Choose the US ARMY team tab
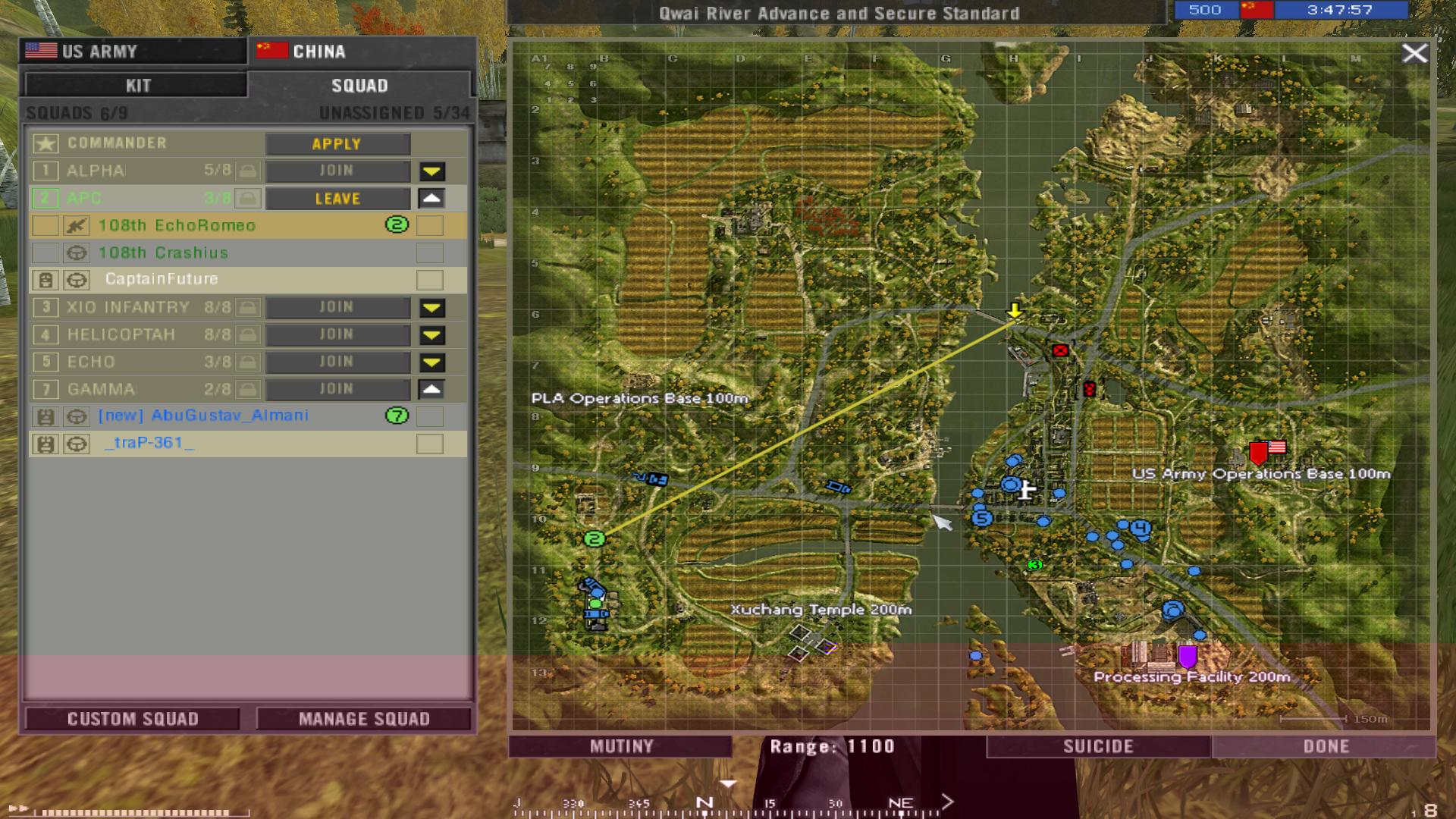 133,52
